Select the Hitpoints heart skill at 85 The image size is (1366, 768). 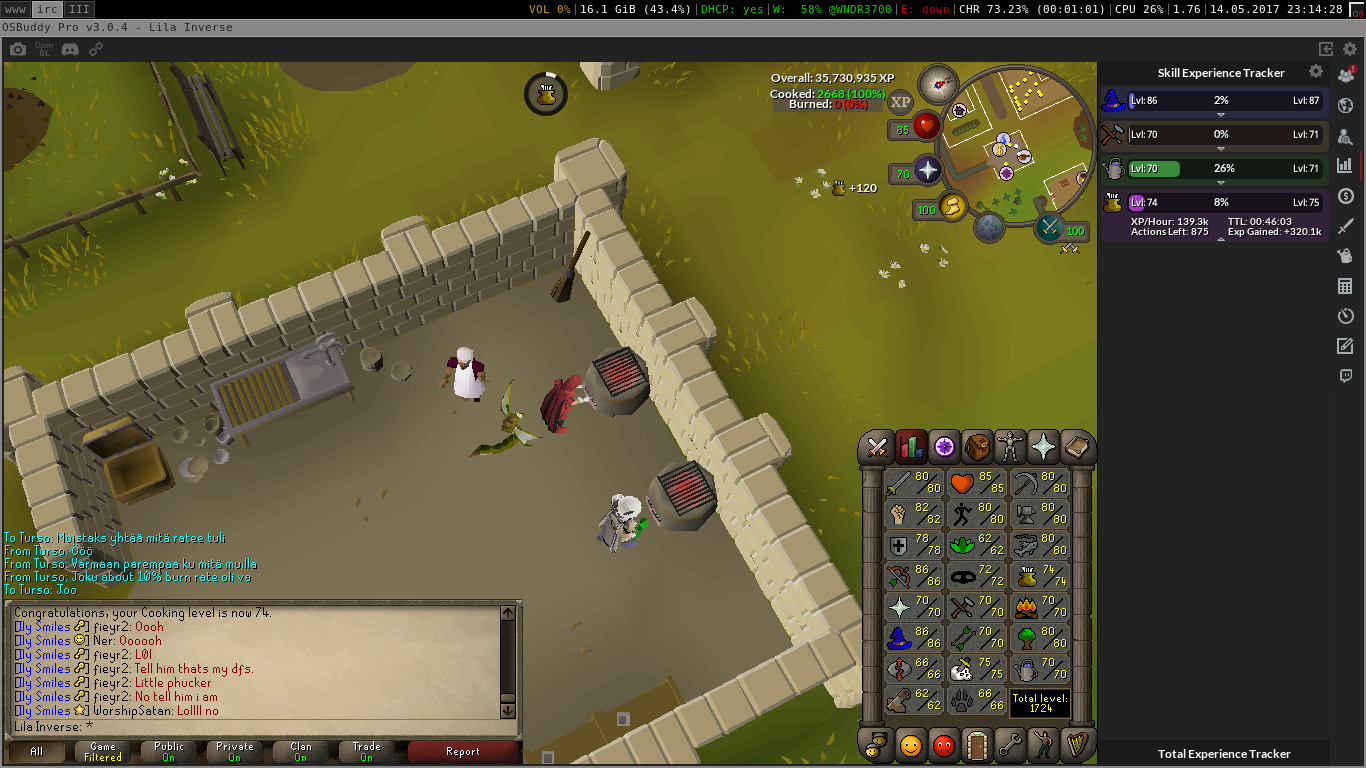(x=975, y=484)
